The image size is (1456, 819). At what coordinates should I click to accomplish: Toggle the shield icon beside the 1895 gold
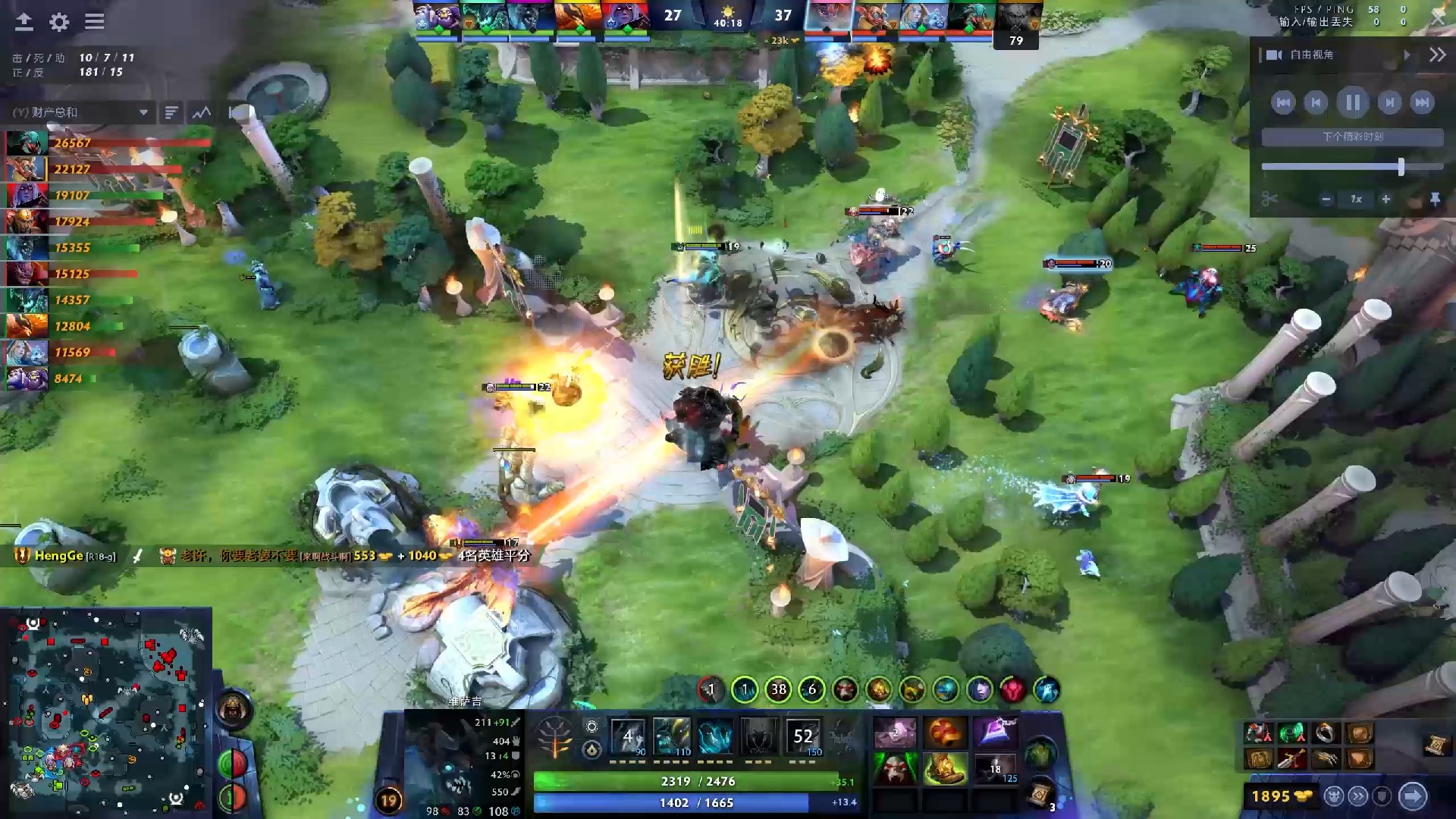coord(1380,797)
